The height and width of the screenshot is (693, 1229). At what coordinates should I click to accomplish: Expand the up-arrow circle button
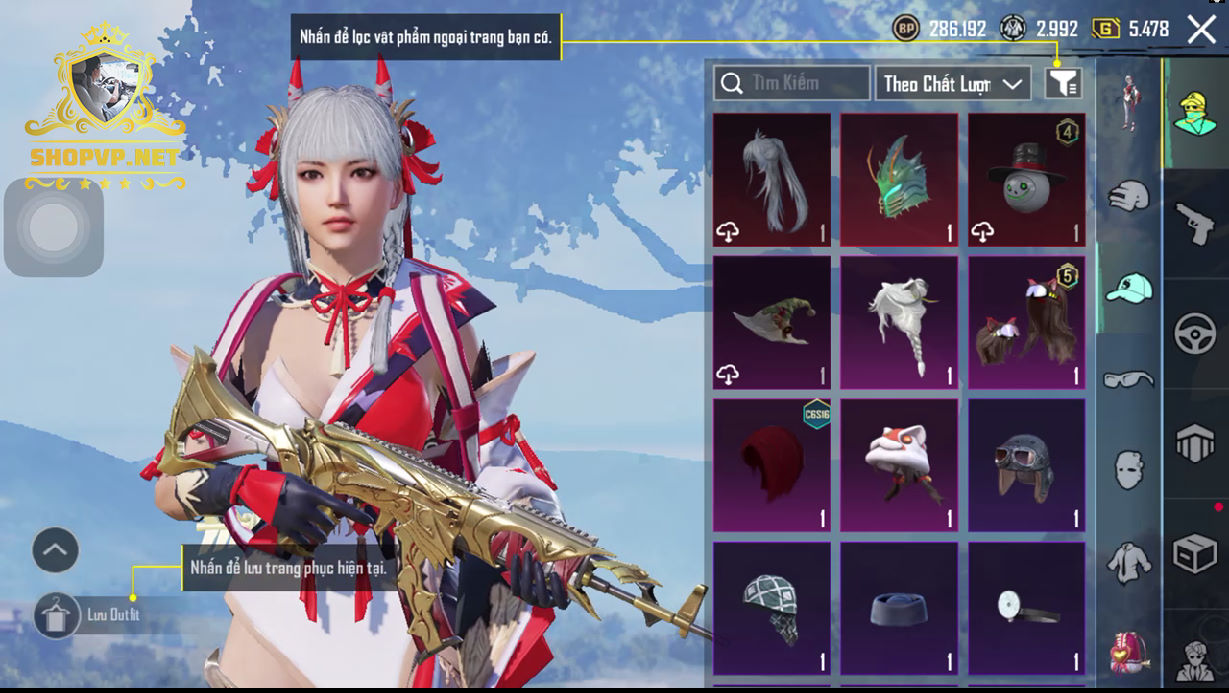coord(56,550)
